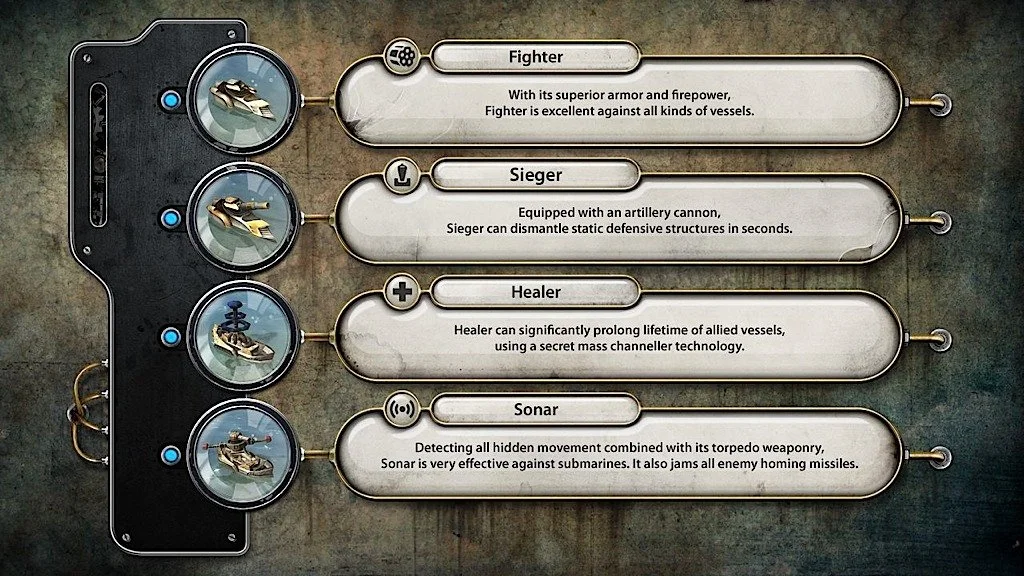This screenshot has width=1024, height=576.
Task: Click the Healer name label
Action: (x=535, y=293)
